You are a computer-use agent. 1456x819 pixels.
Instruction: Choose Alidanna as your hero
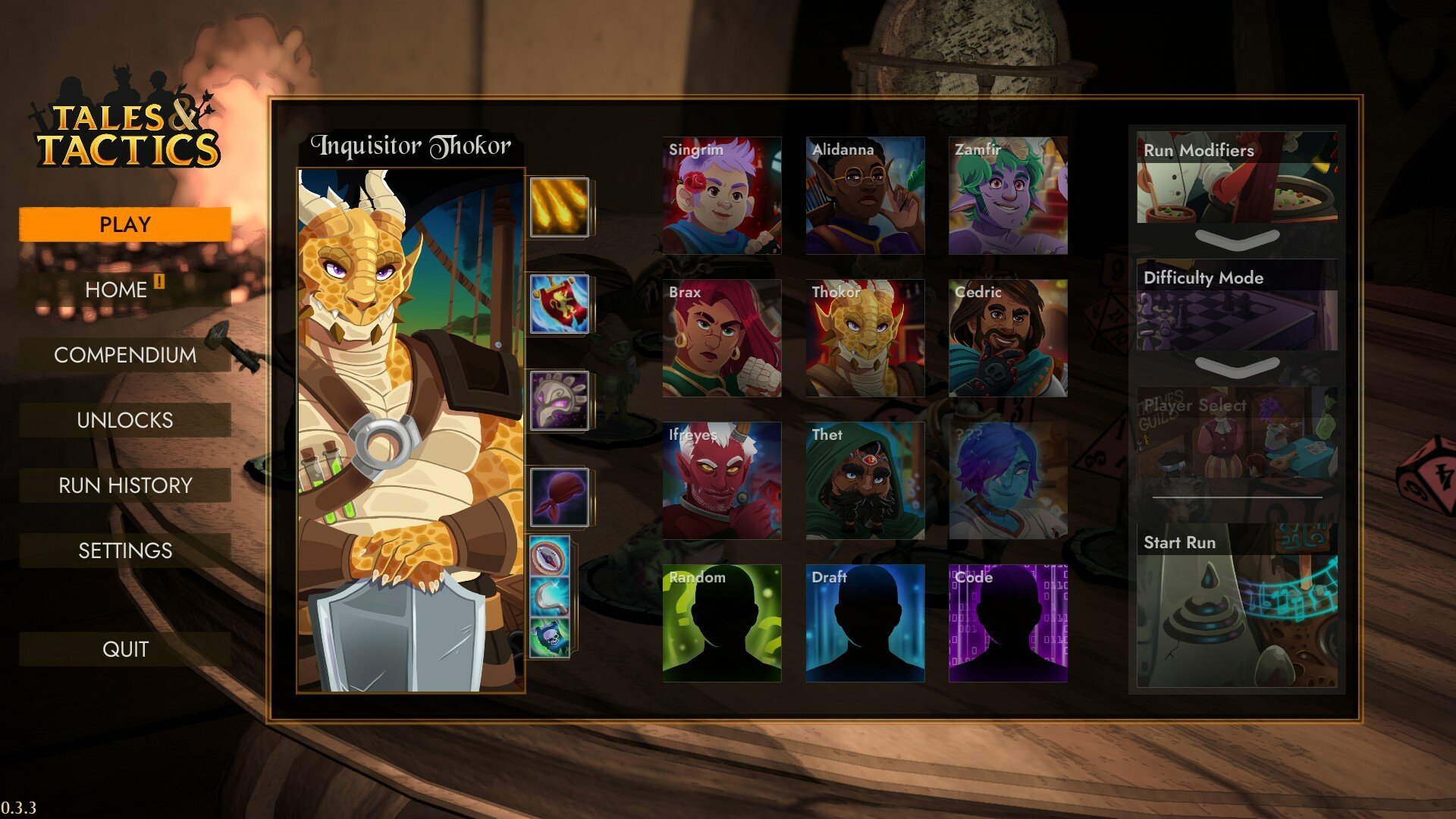pos(864,196)
